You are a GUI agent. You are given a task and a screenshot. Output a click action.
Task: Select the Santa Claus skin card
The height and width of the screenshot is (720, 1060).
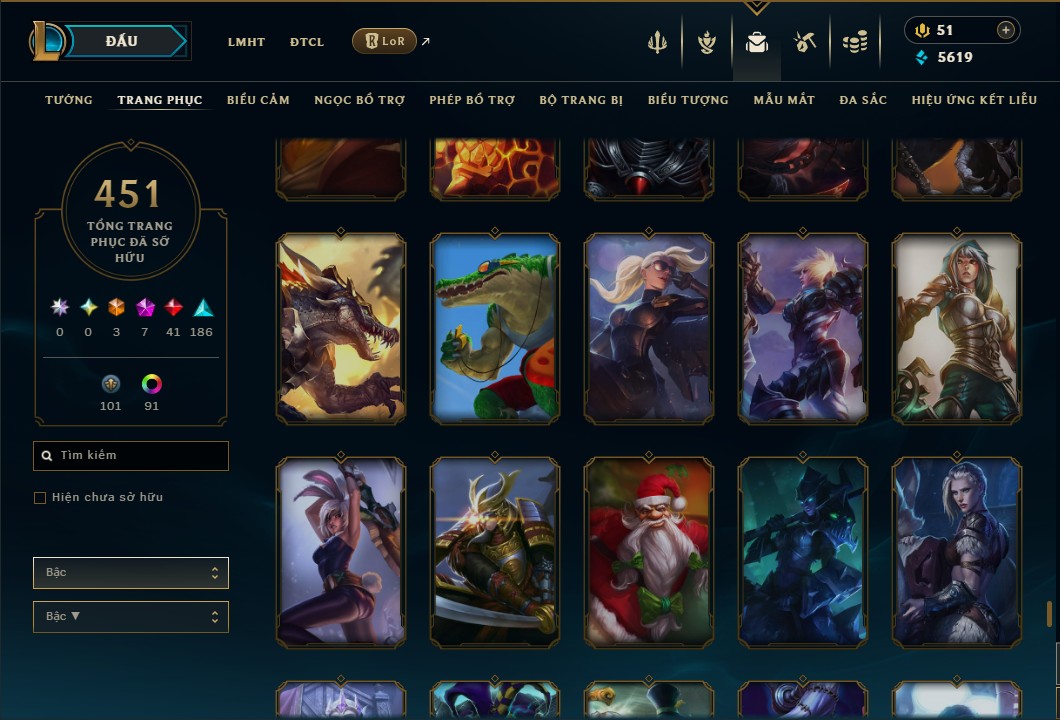click(649, 551)
